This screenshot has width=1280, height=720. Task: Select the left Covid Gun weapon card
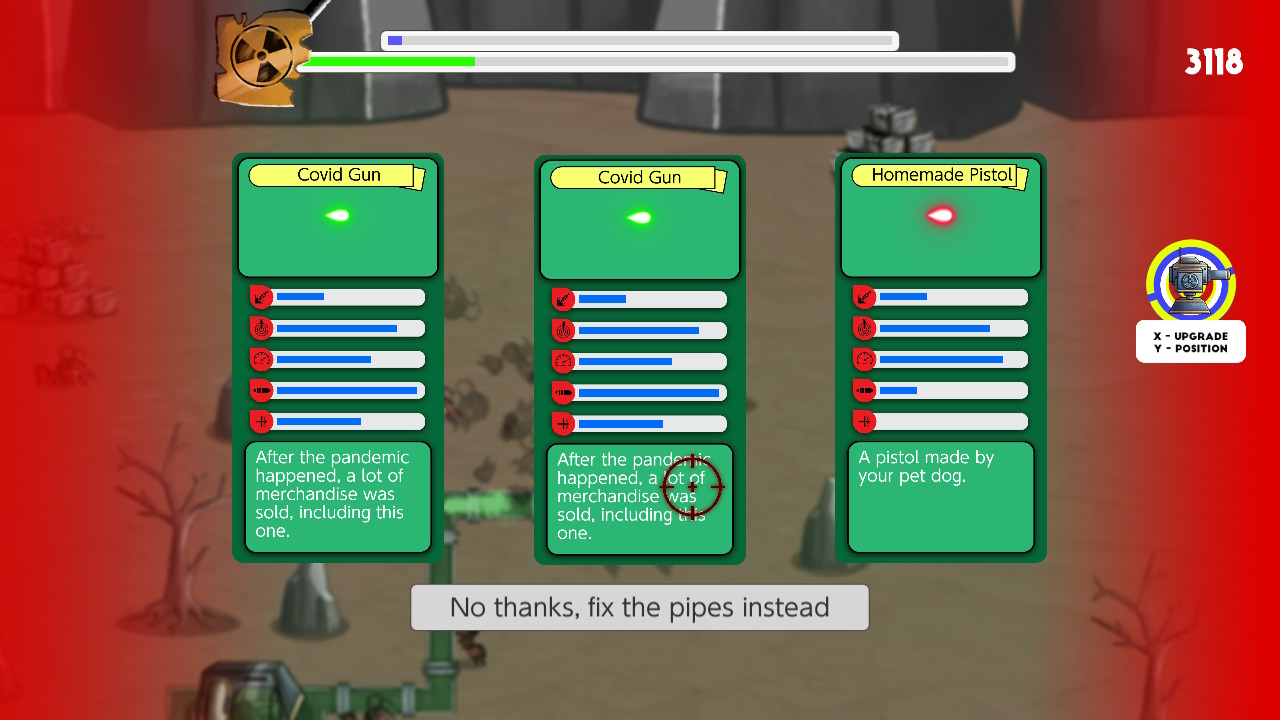337,358
